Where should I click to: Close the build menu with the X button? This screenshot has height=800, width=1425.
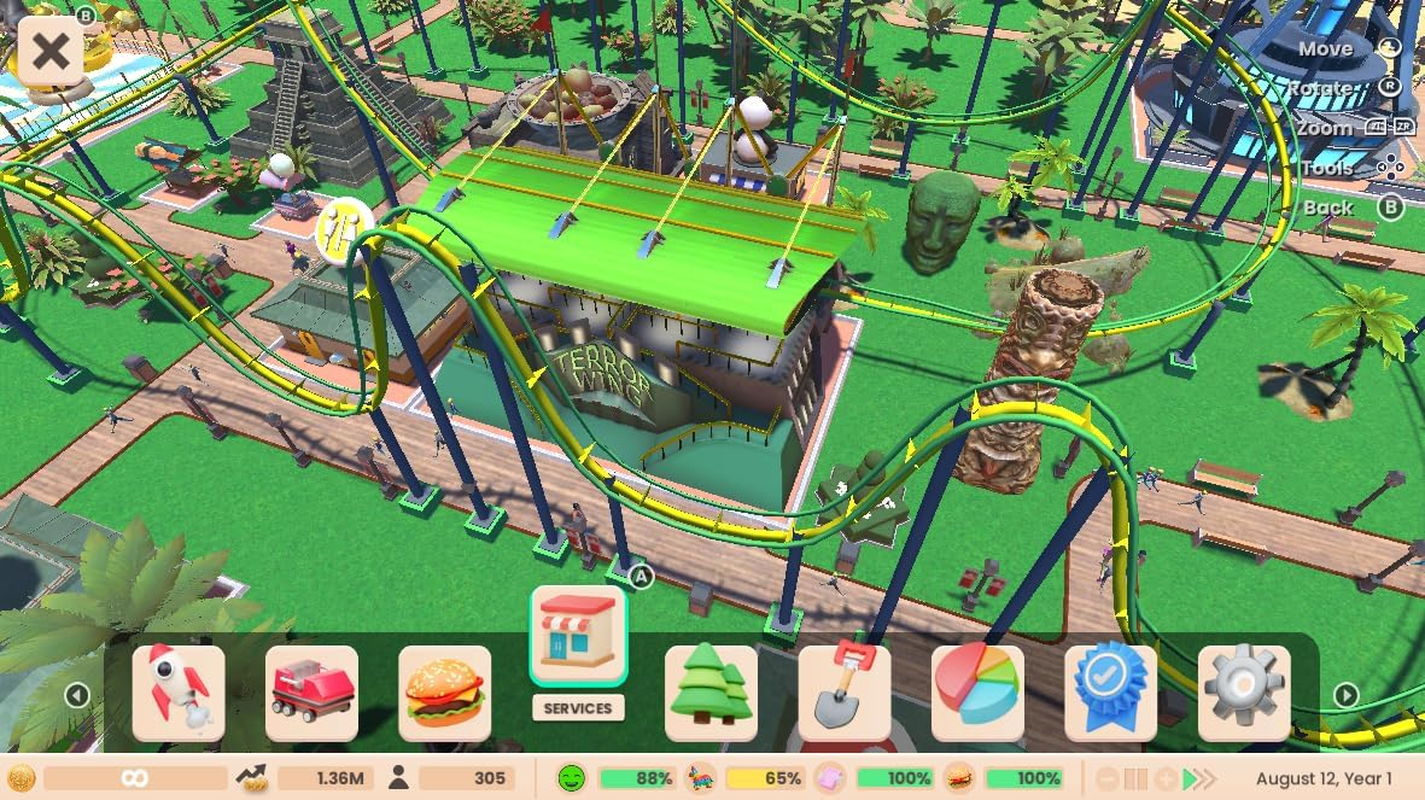click(50, 51)
